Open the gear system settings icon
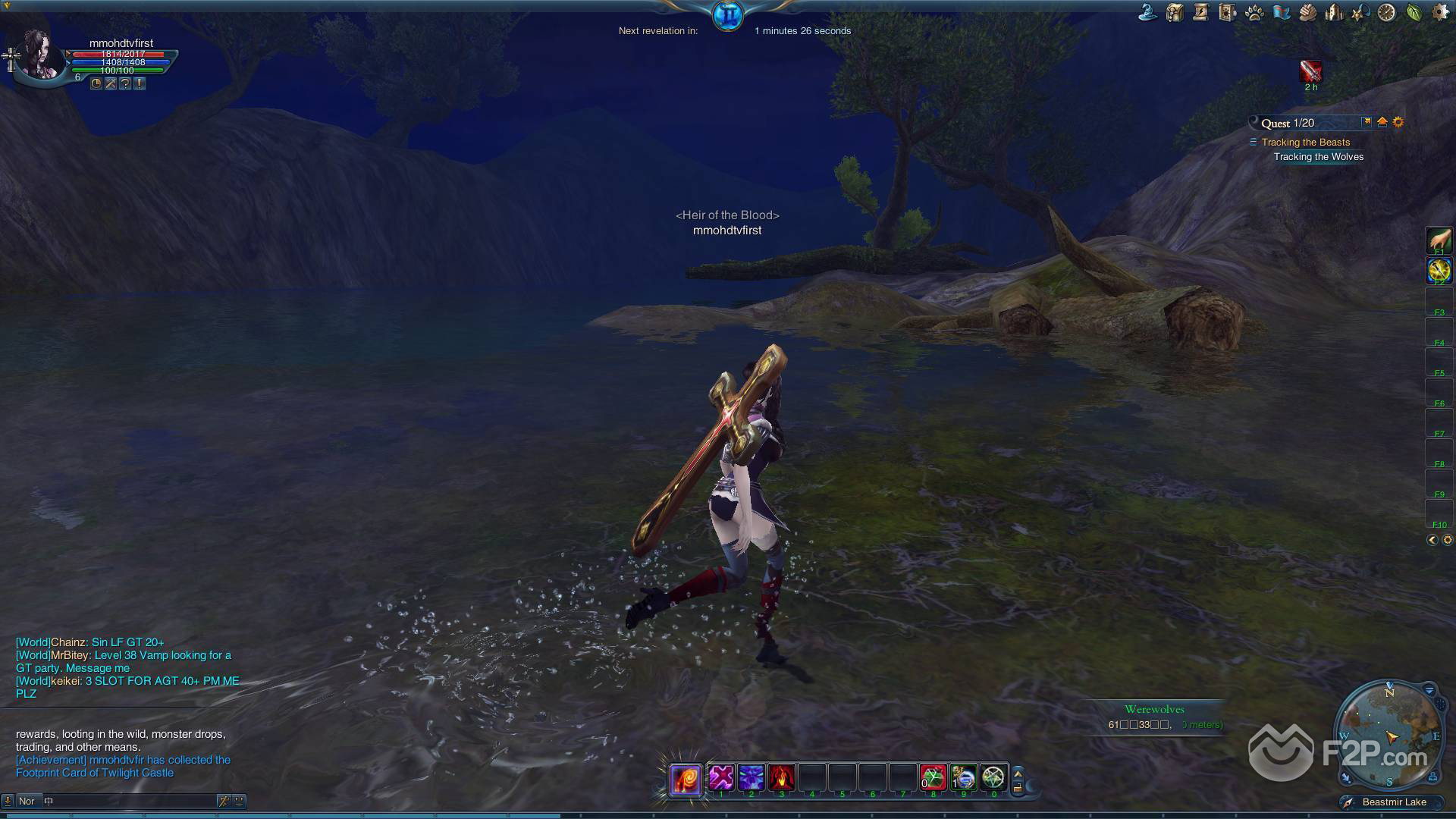Image resolution: width=1456 pixels, height=819 pixels. pos(1439,12)
